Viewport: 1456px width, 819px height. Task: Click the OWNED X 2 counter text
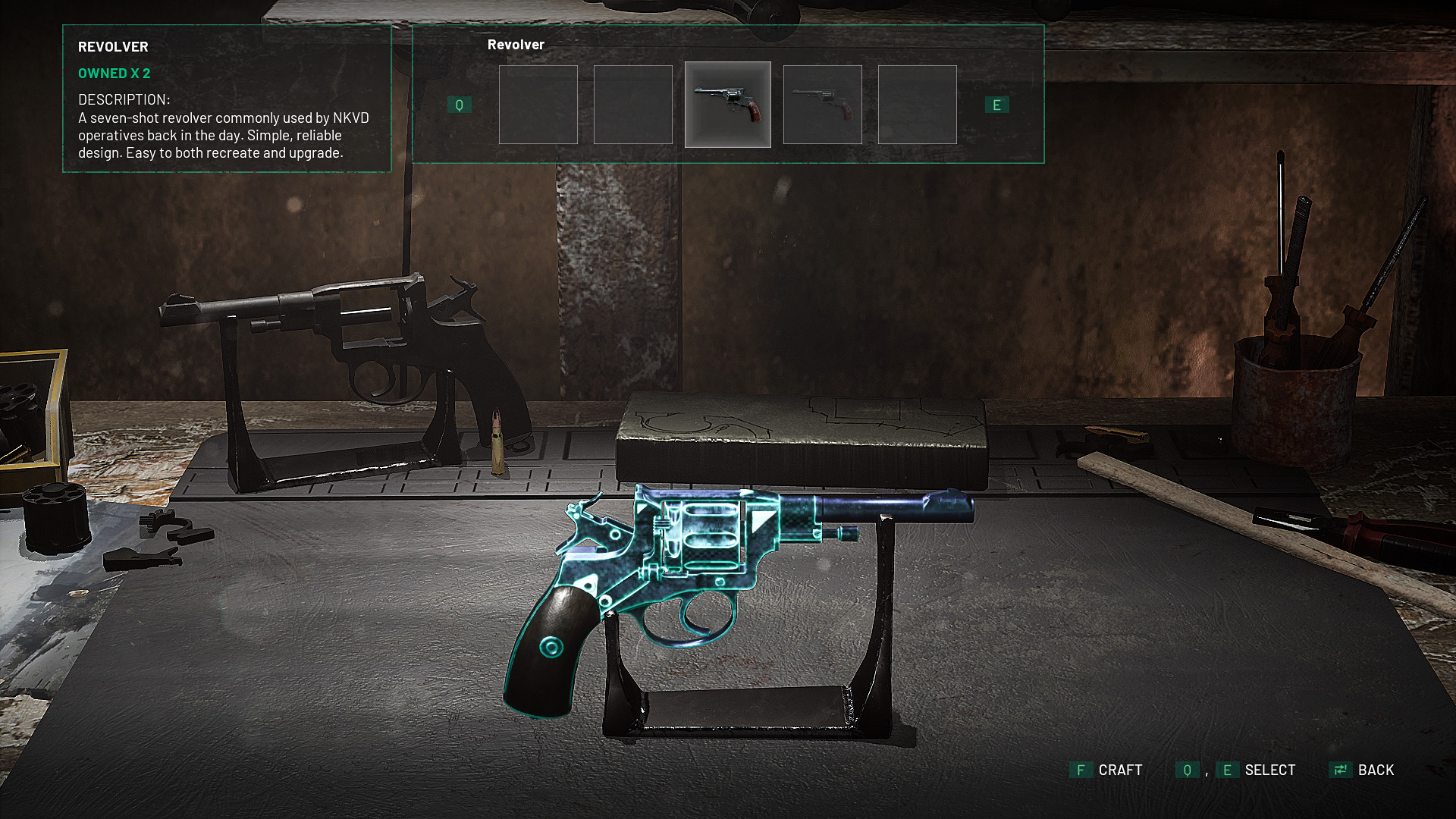point(115,74)
